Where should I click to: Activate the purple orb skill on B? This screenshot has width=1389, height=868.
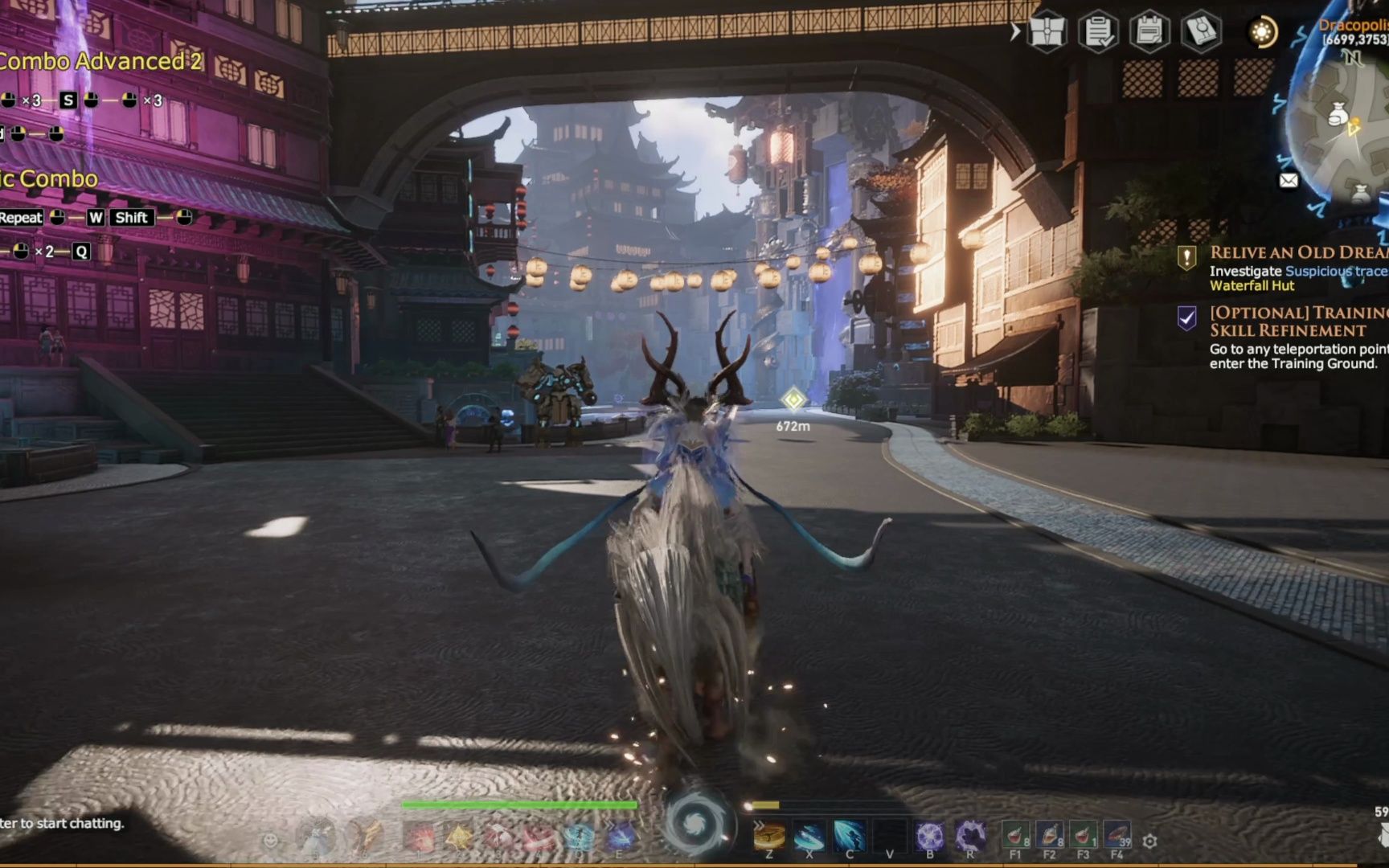(930, 836)
